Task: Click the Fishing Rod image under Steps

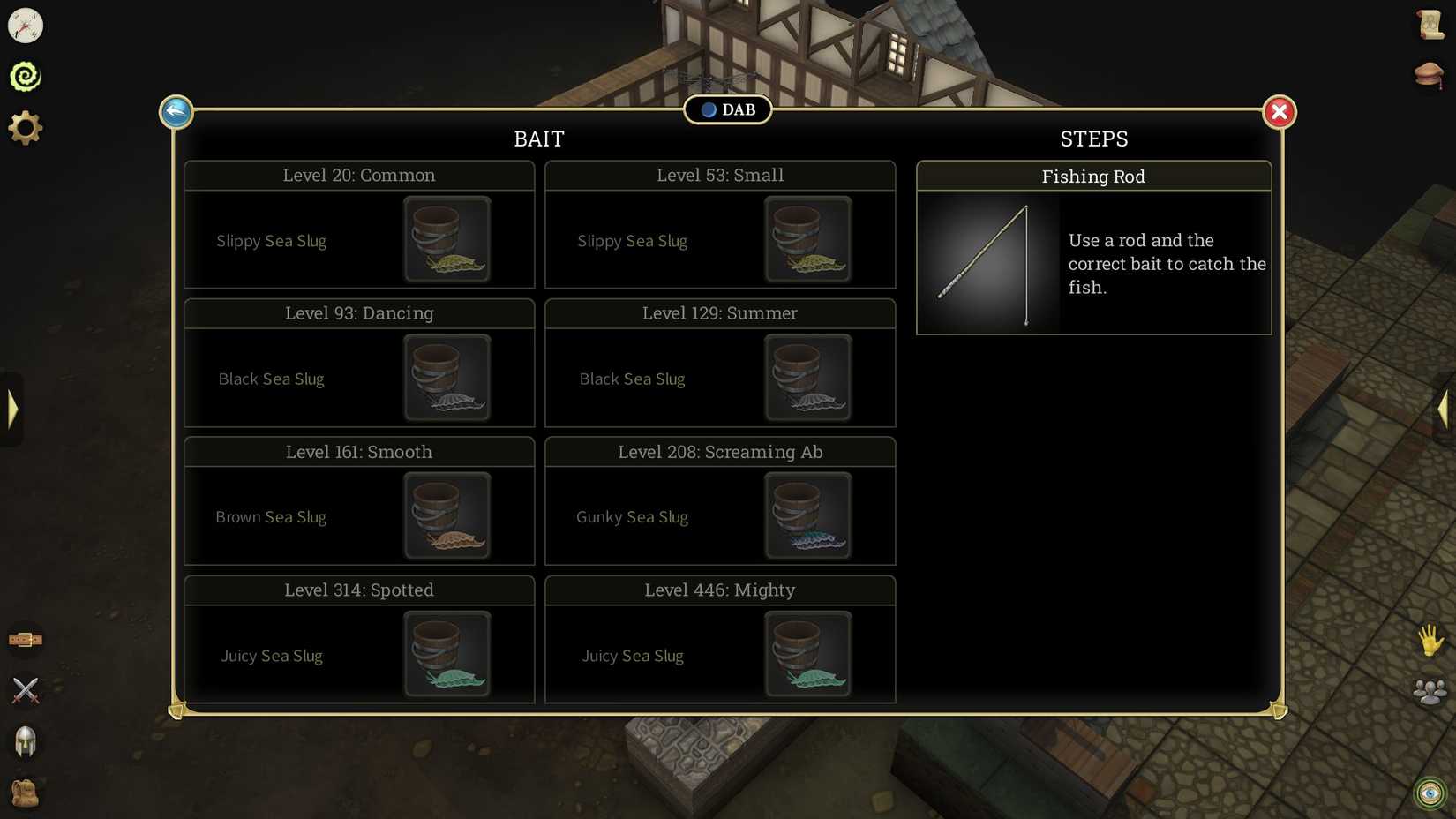Action: (x=987, y=263)
